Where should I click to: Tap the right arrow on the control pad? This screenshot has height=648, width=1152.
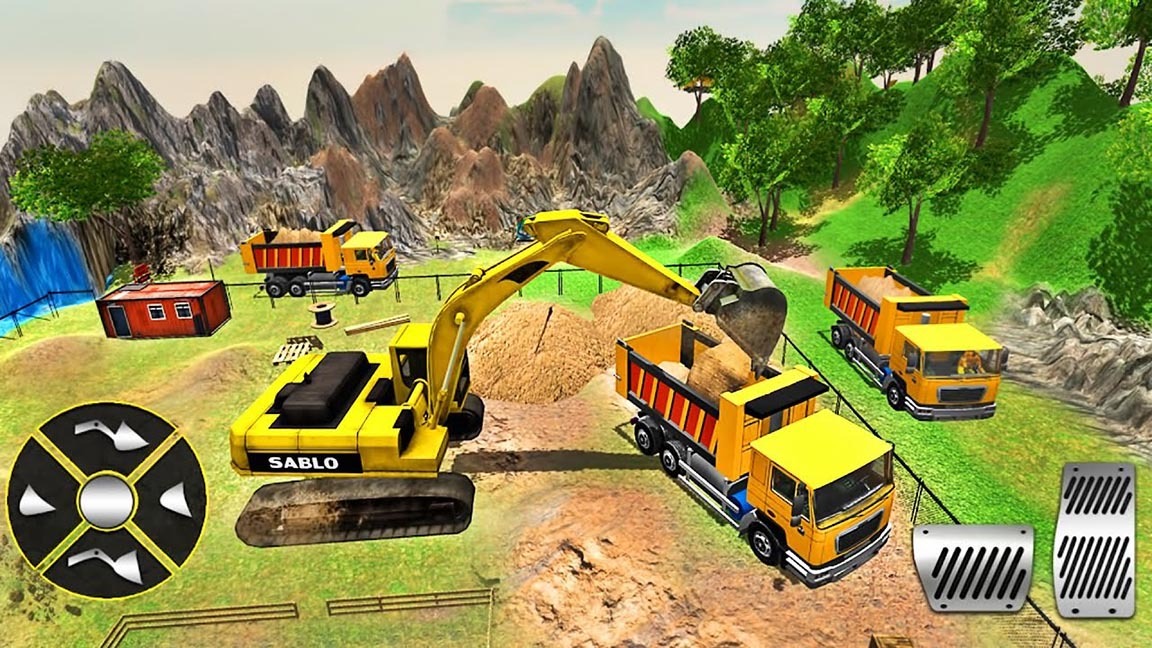coord(176,500)
